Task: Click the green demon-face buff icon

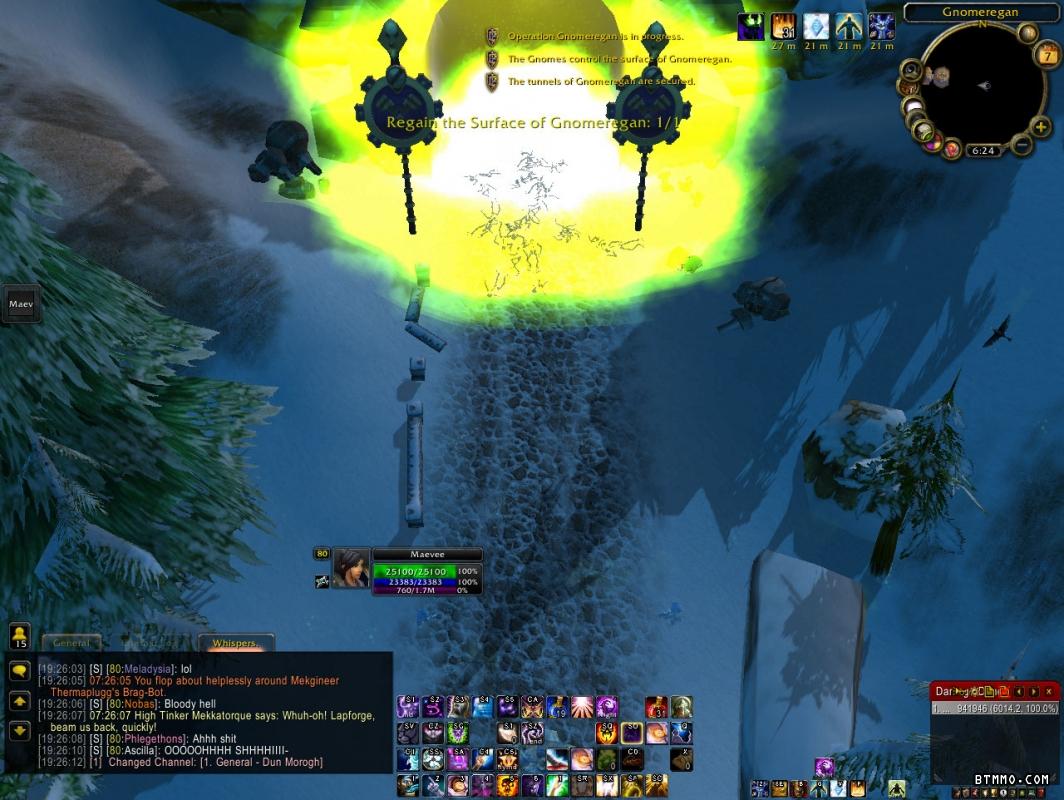Action: (x=751, y=27)
